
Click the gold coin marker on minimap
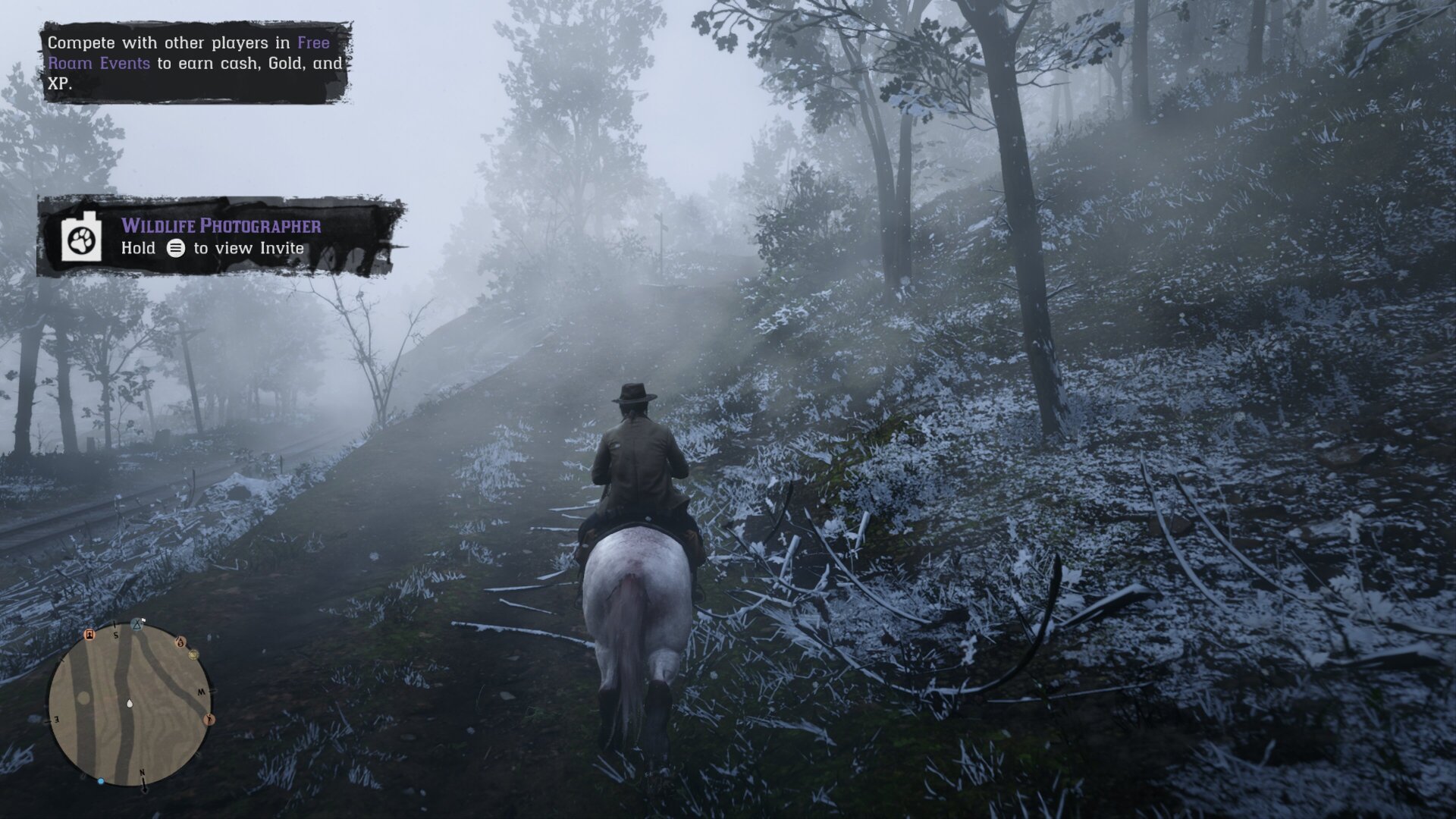point(193,654)
